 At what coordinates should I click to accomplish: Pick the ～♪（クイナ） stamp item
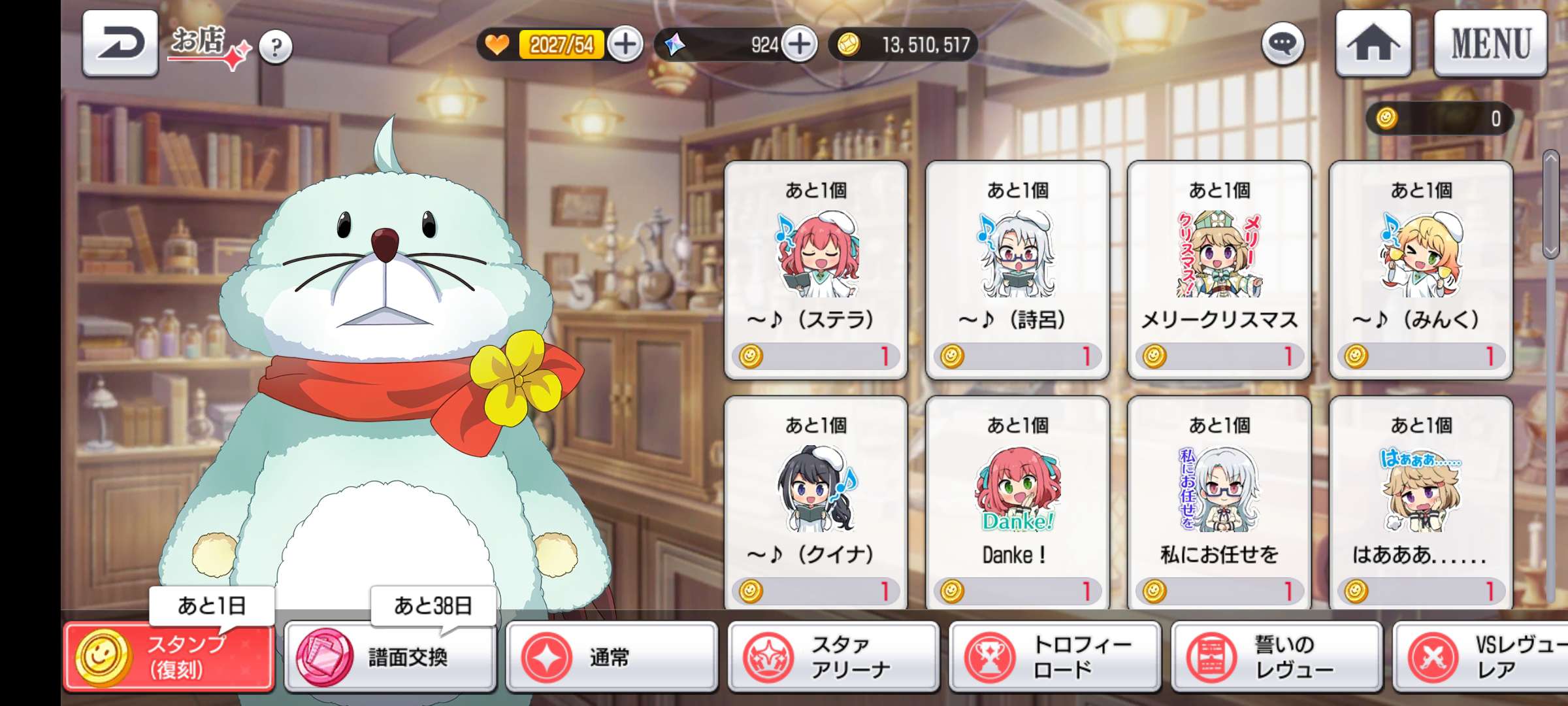pyautogui.click(x=816, y=503)
